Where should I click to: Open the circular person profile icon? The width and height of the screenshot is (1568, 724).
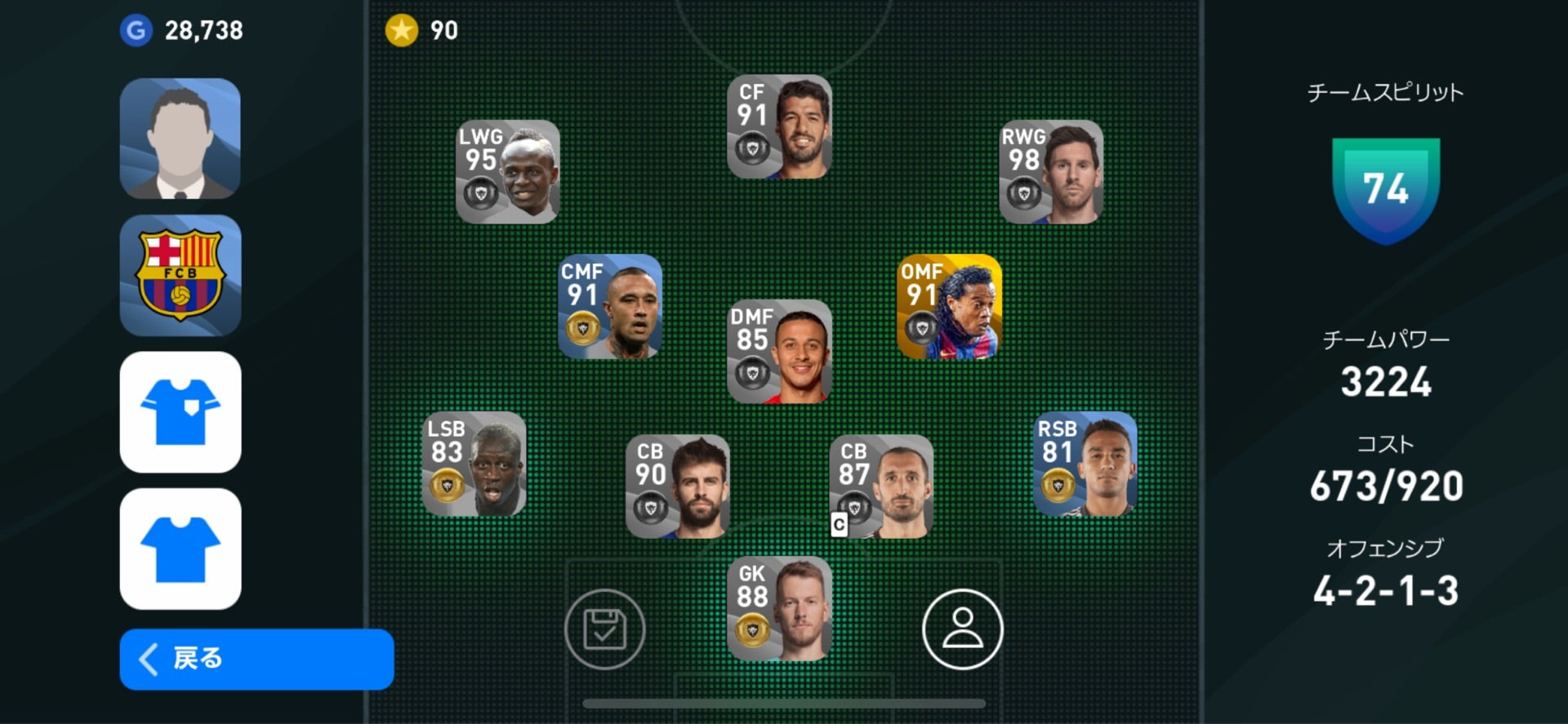pyautogui.click(x=962, y=629)
